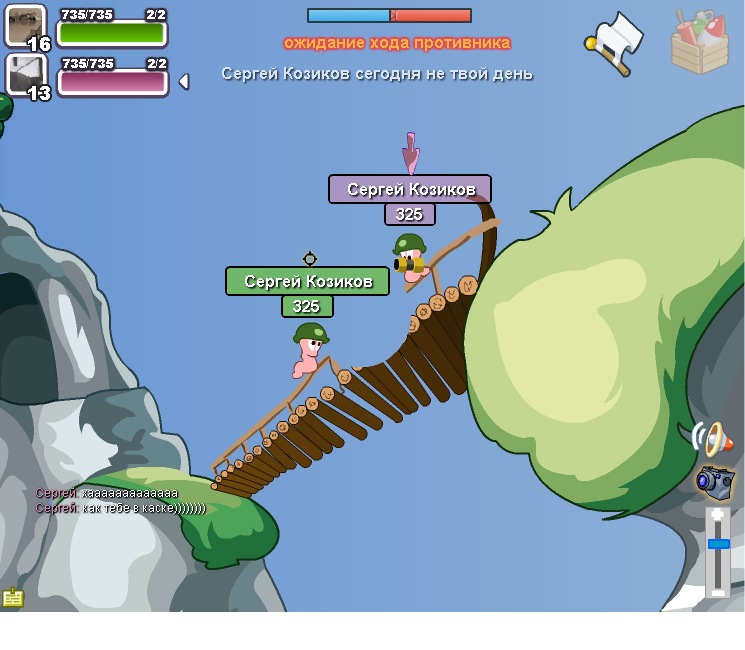Click the plus end of the zoom slider
Viewport: 745px width, 650px height.
coord(718,514)
